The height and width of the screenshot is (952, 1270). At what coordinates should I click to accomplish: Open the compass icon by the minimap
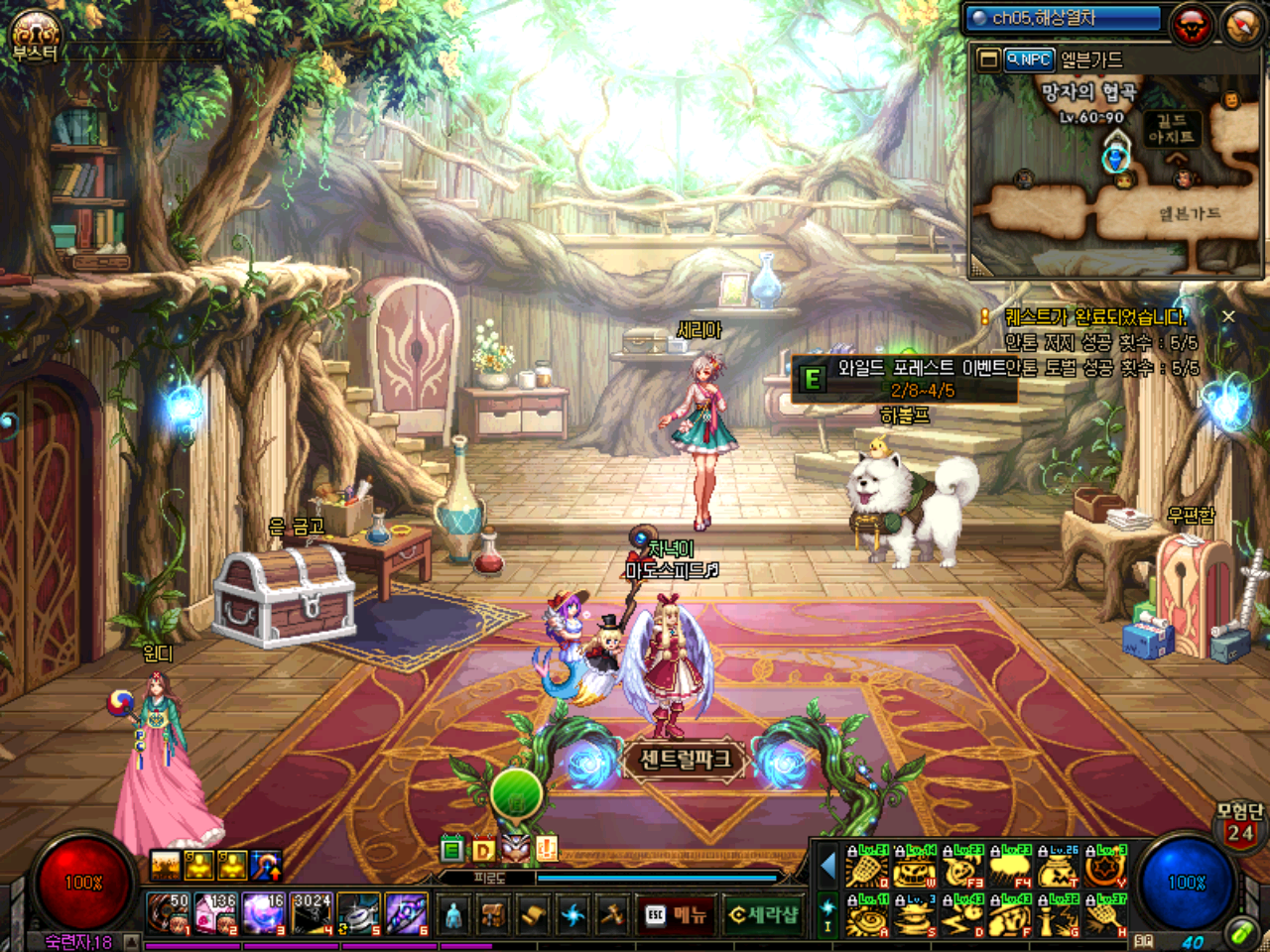coord(1241,25)
